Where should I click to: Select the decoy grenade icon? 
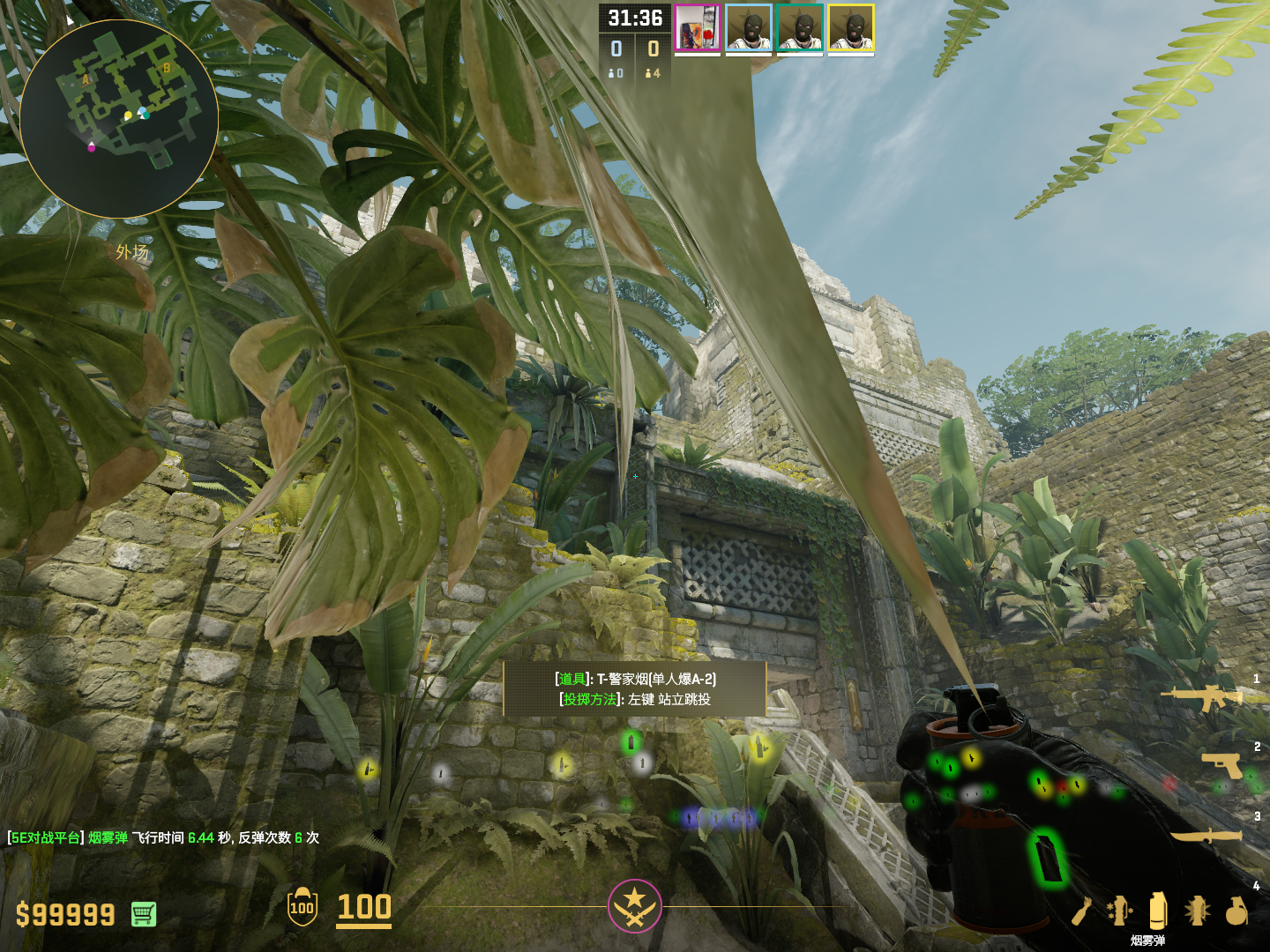(x=1119, y=911)
